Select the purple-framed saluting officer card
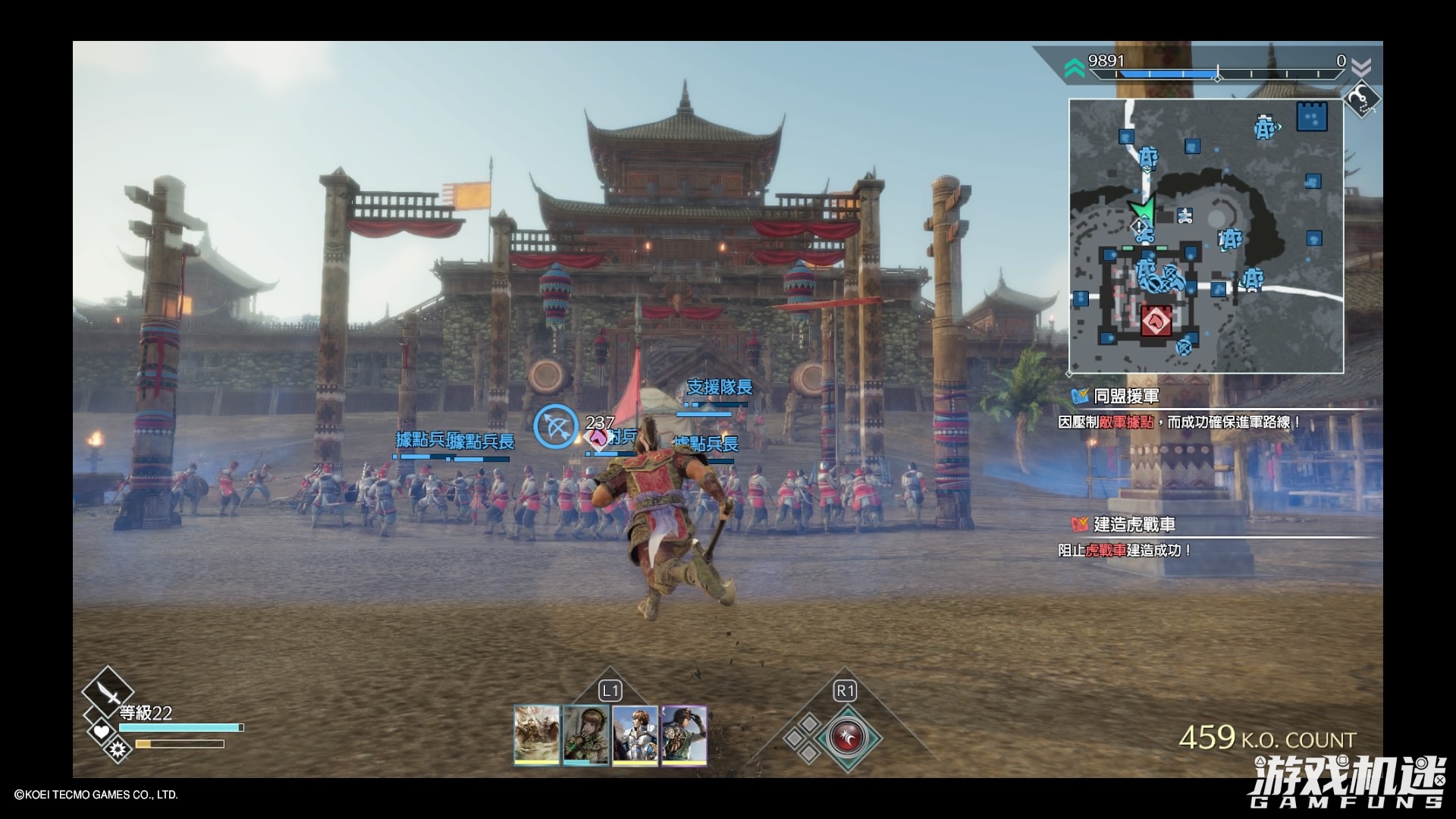The image size is (1456, 819). [x=684, y=734]
